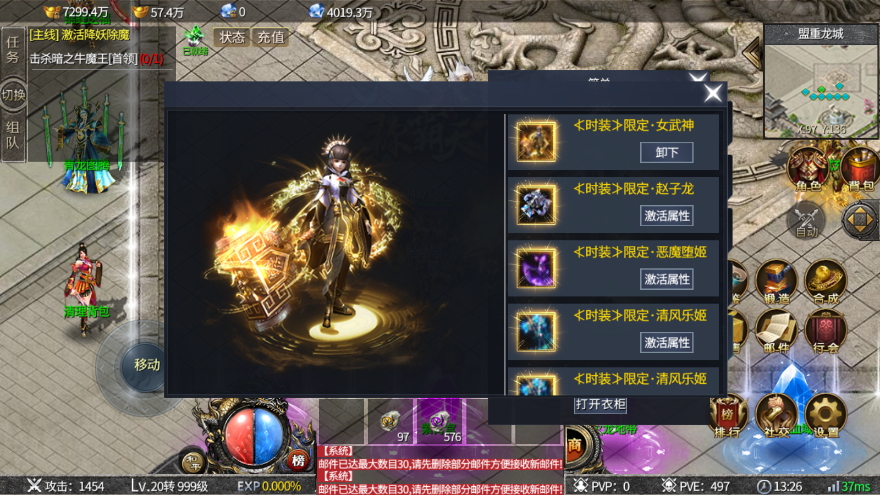This screenshot has height=495, width=880.
Task: Open the 锻造 forging menu
Action: click(x=776, y=281)
